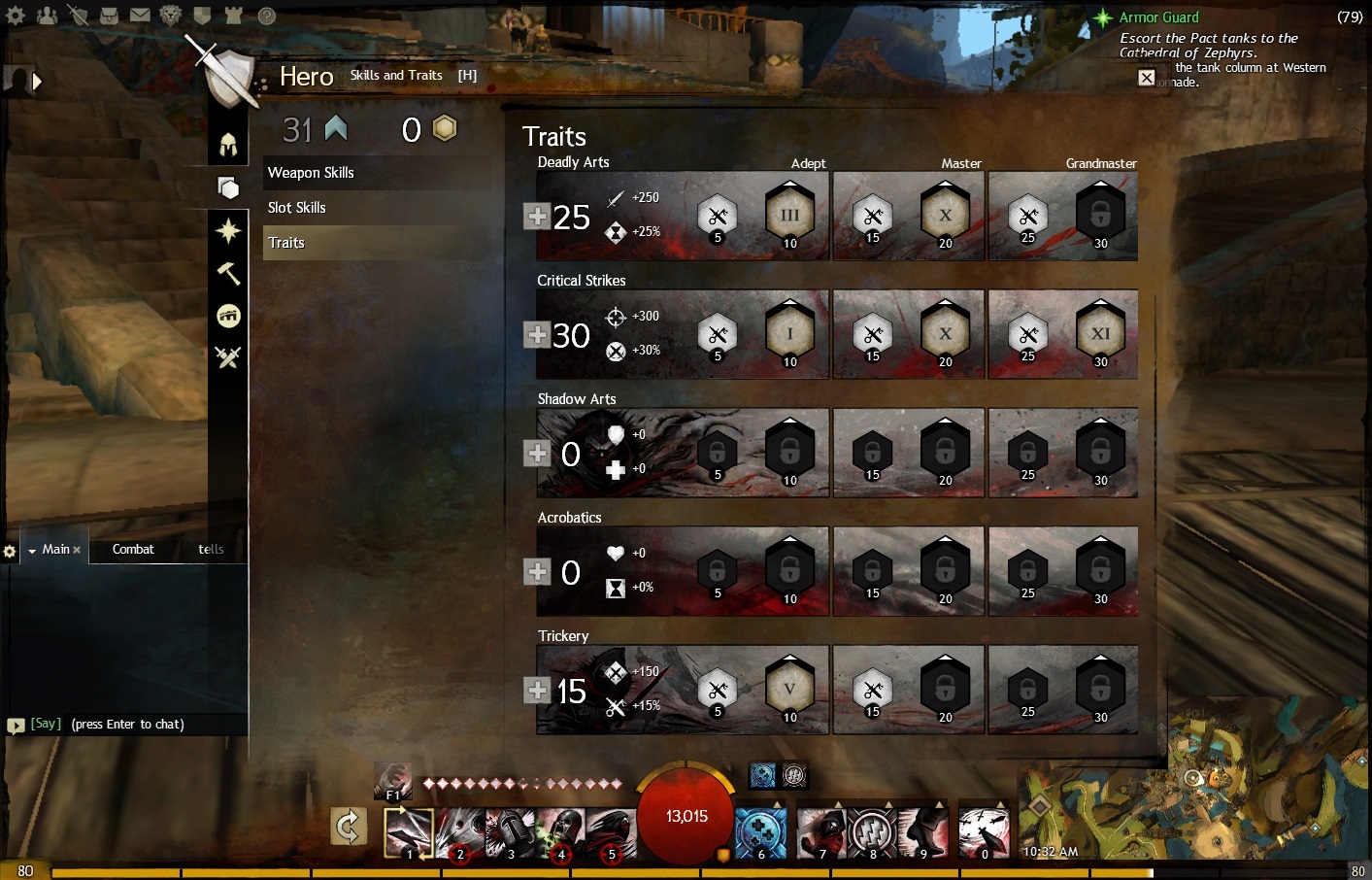
Task: Close the Hero panel with the X
Action: pos(1147,78)
